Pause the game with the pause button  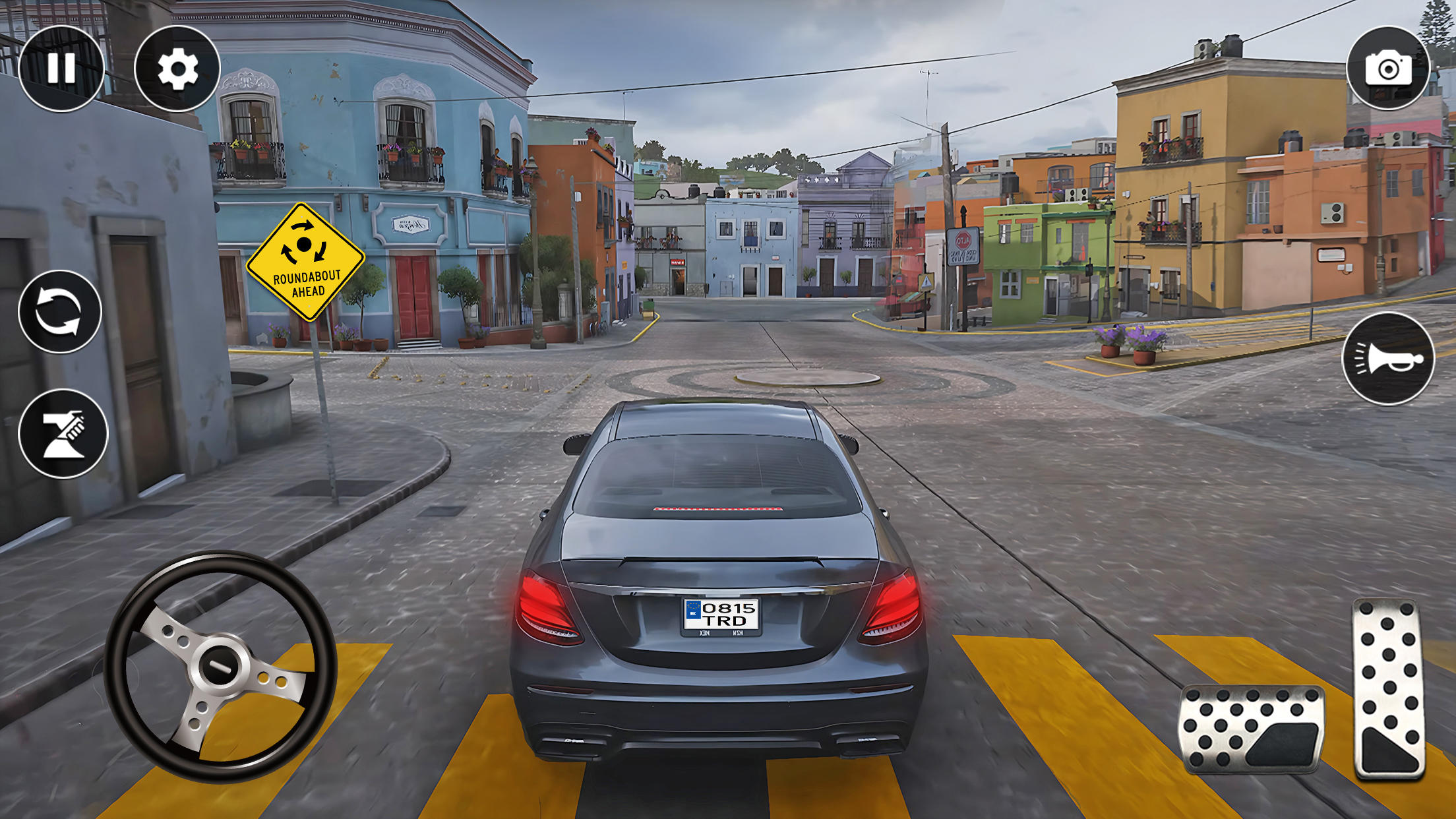(61, 69)
